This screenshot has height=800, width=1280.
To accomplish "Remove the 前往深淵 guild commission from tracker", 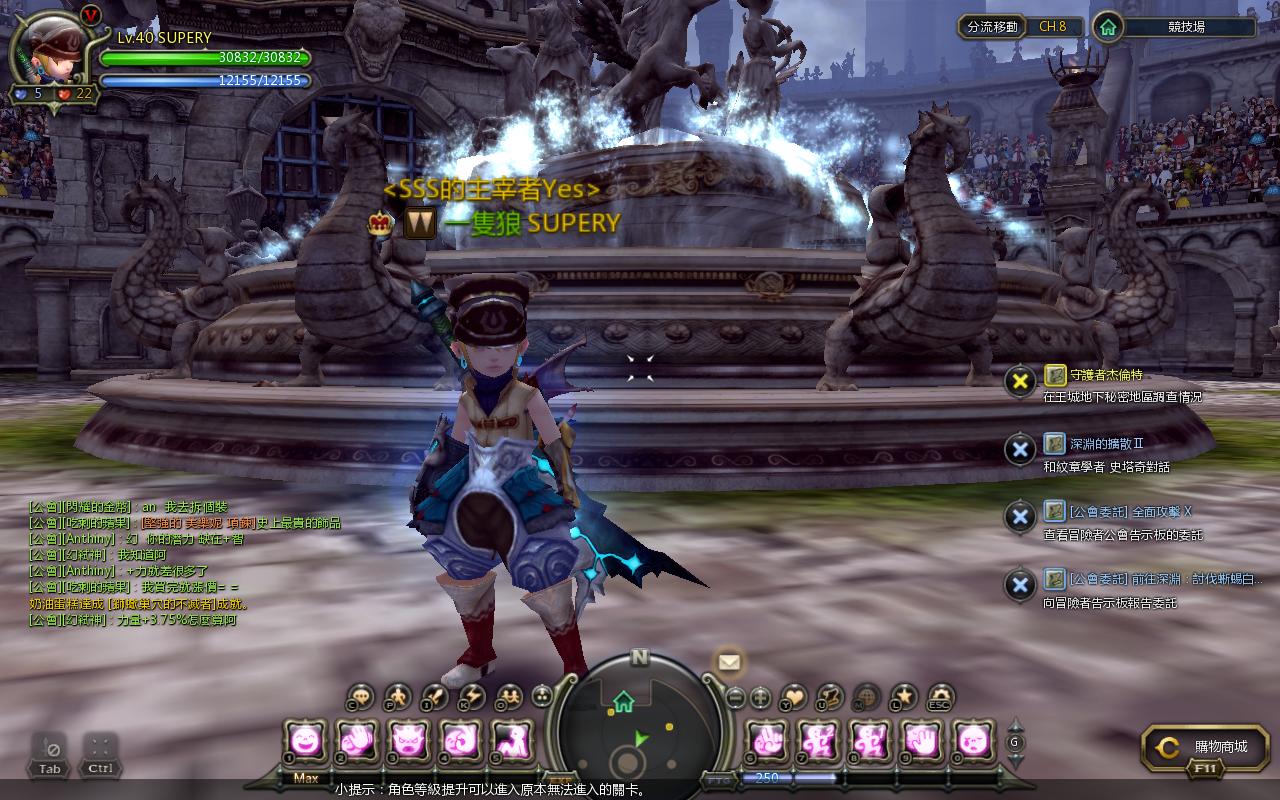I will click(x=1019, y=585).
